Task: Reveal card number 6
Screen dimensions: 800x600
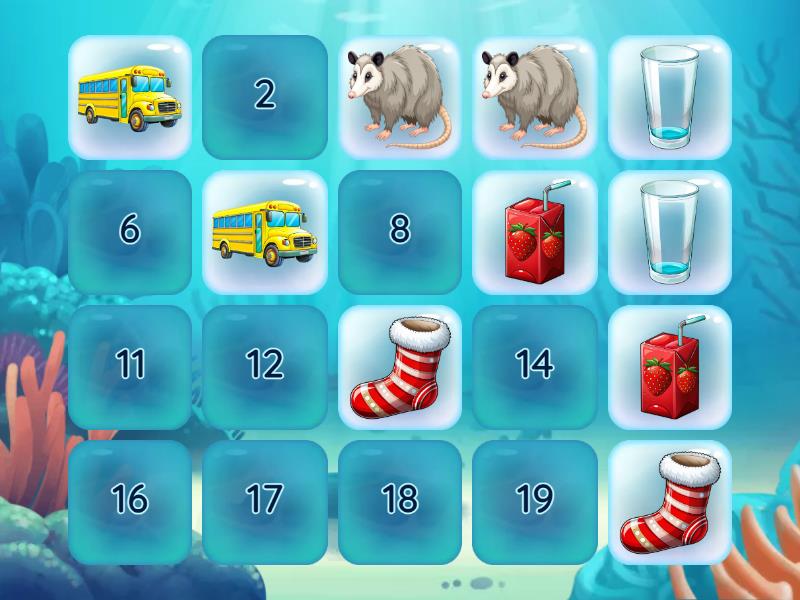Action: (x=130, y=232)
